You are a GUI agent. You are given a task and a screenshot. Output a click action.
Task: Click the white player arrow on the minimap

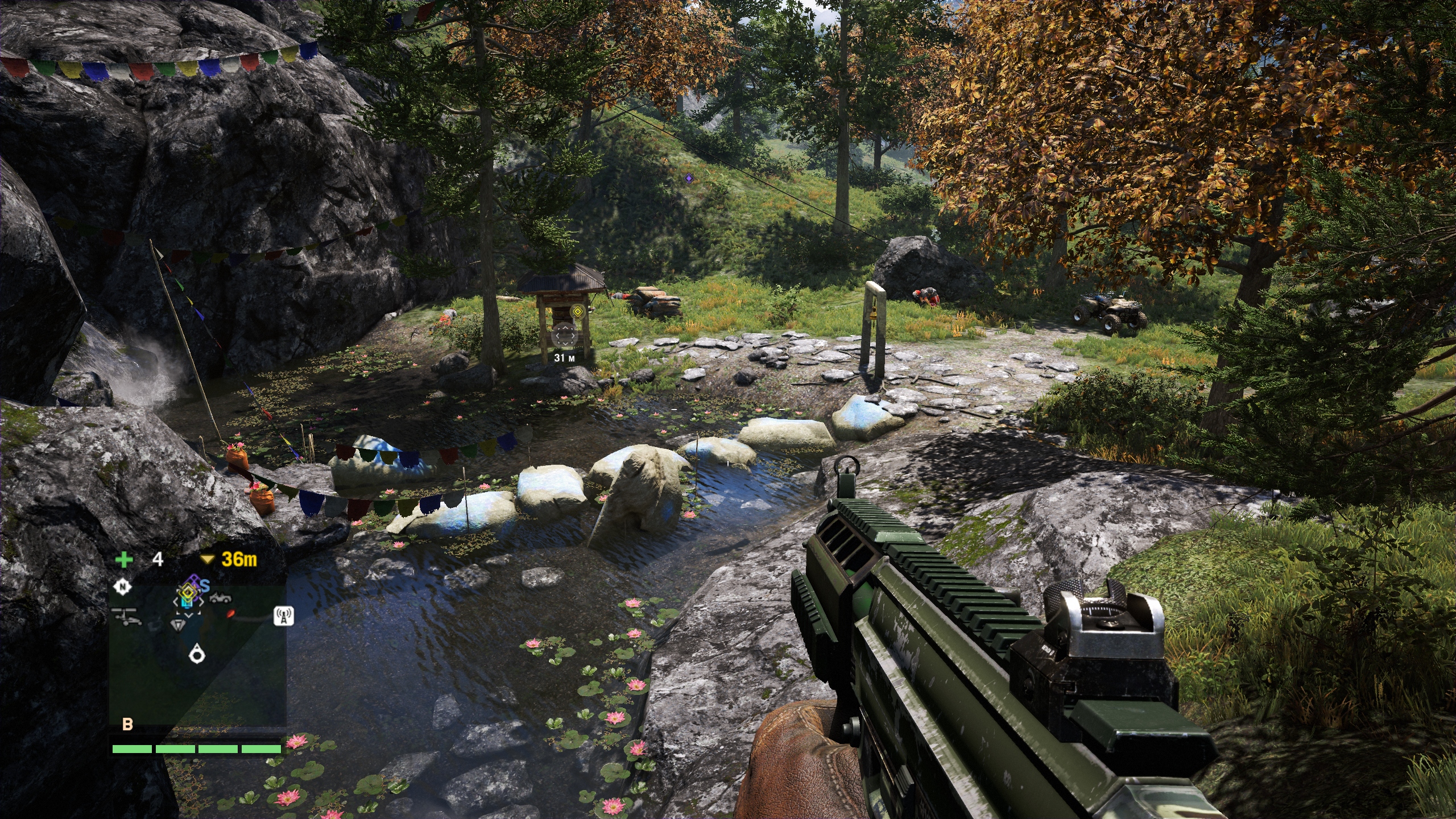click(x=197, y=654)
